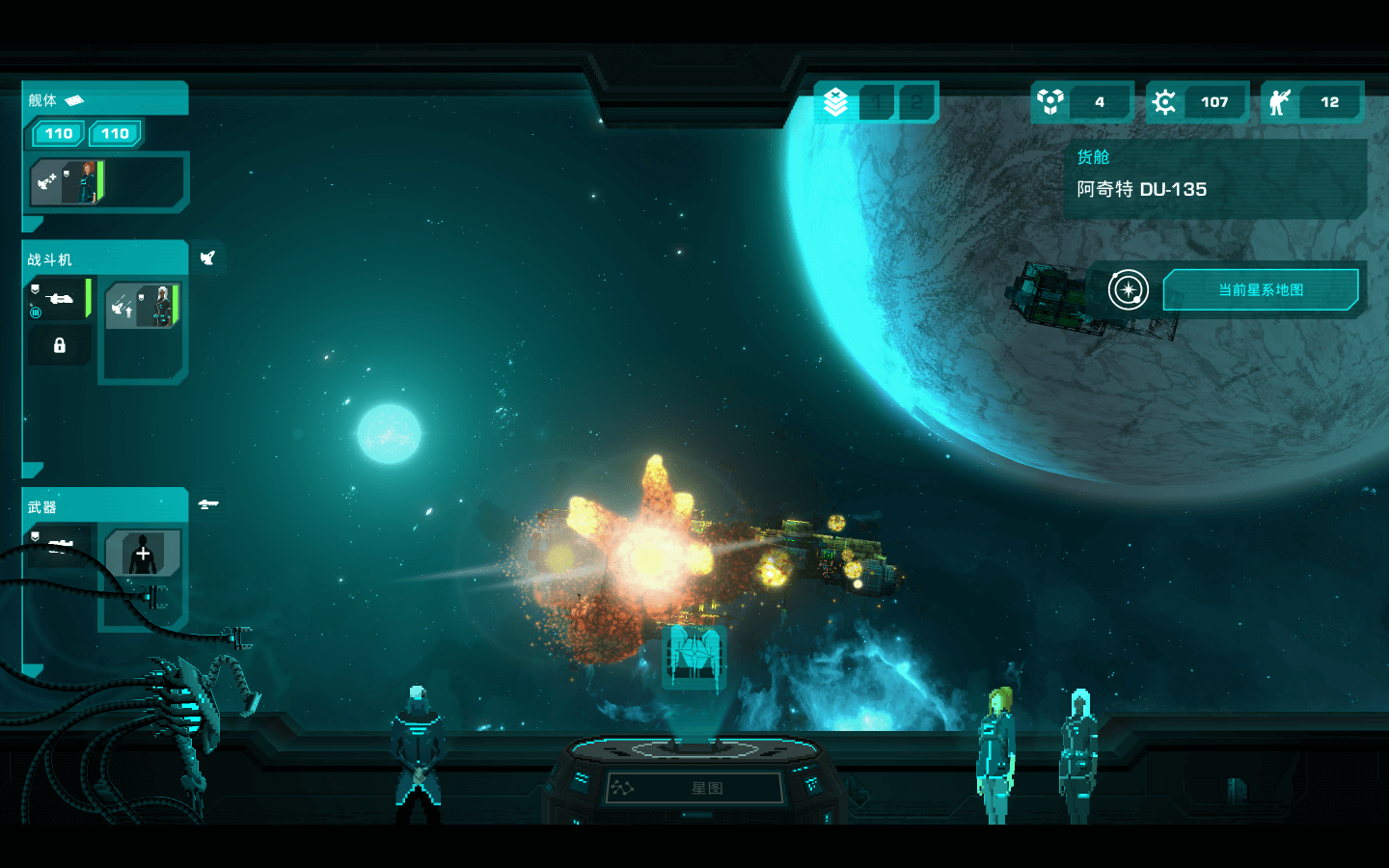The height and width of the screenshot is (868, 1389).
Task: Select layer slot number 1
Action: pos(877,102)
